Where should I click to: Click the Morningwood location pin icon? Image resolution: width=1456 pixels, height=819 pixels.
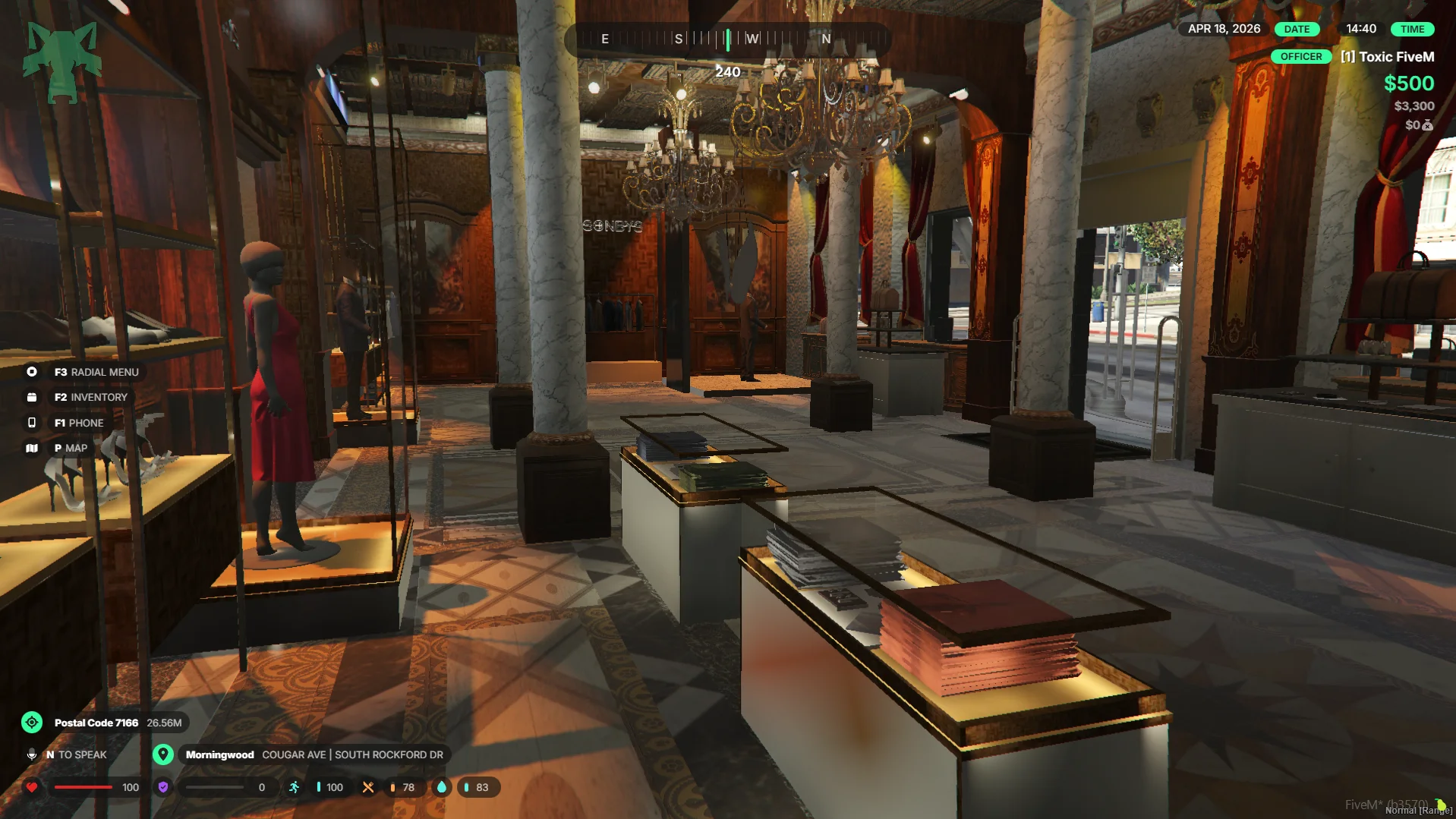click(163, 754)
